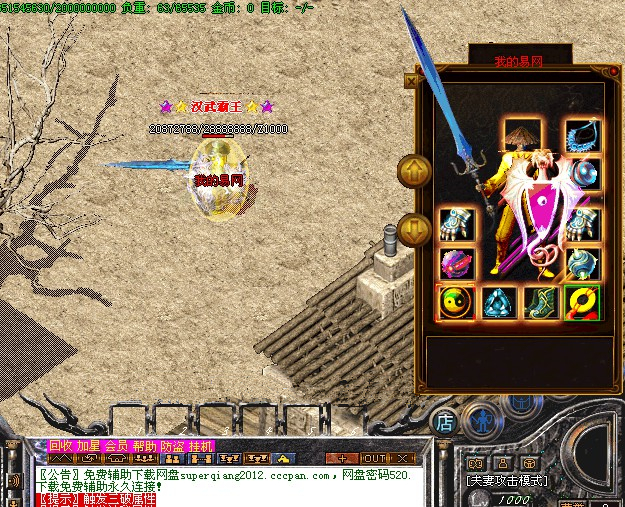This screenshot has width=625, height=507.
Task: Select the blue necklace equipment slot
Action: click(582, 137)
